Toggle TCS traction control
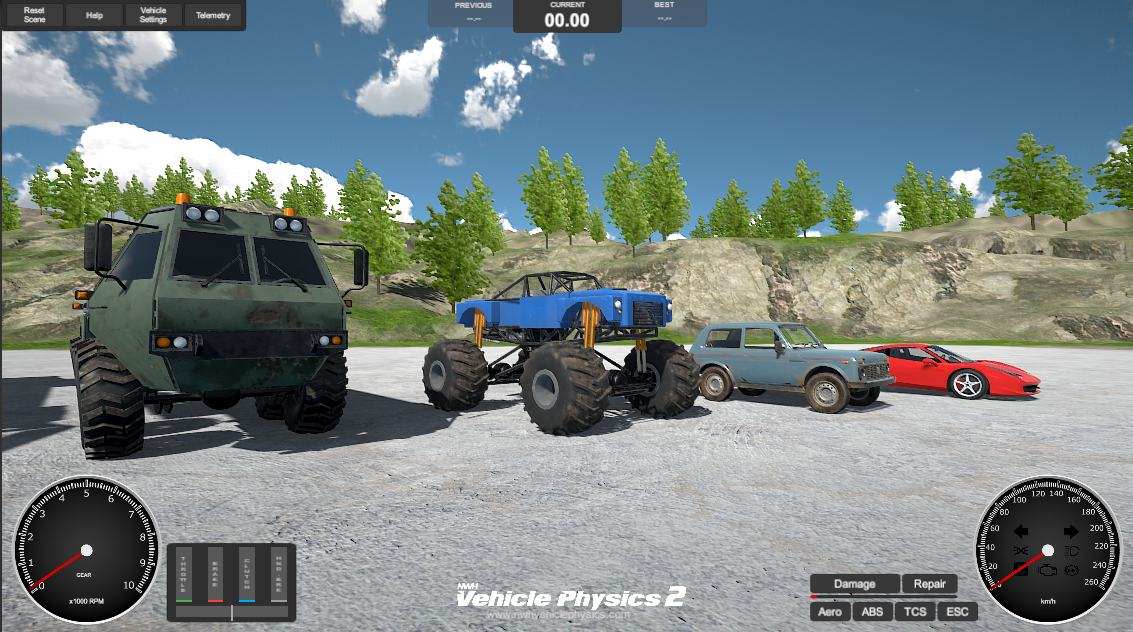Screen dimensions: 1133x632 point(914,611)
